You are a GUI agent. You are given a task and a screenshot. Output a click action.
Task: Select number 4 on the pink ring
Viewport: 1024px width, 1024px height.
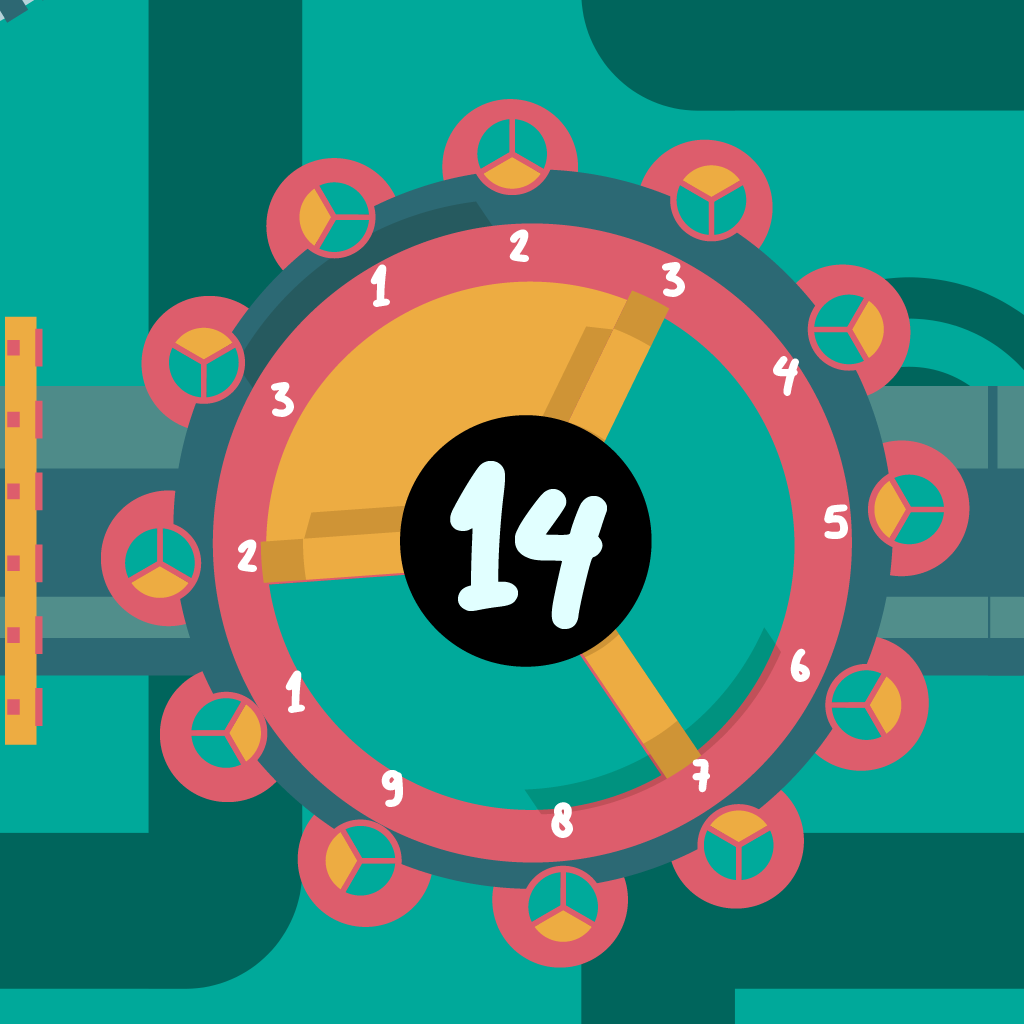pos(786,374)
